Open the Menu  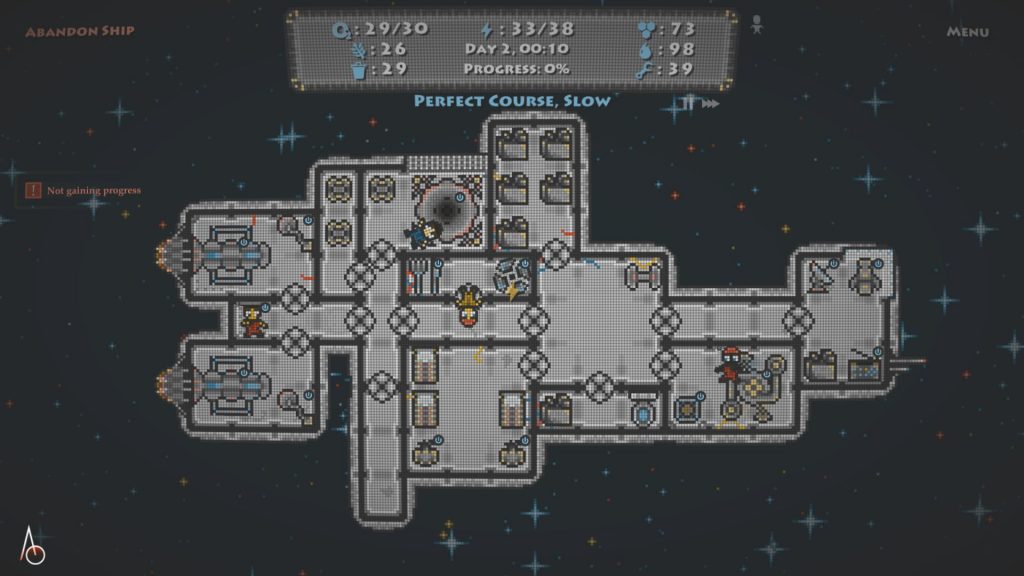pyautogui.click(x=967, y=32)
